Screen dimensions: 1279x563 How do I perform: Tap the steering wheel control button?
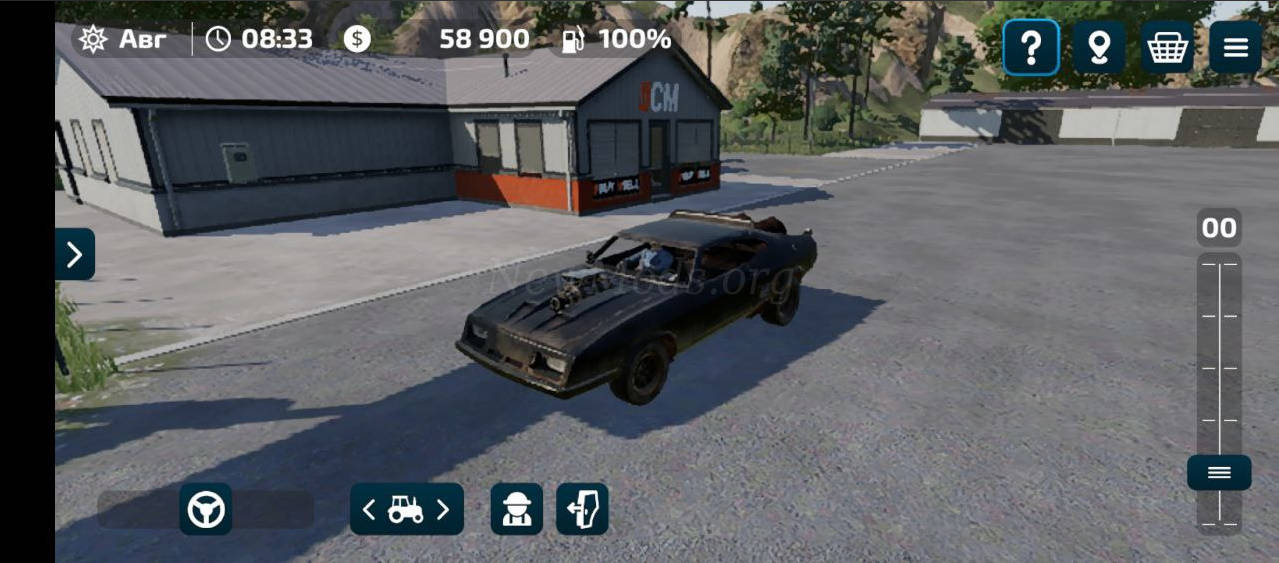pos(206,509)
